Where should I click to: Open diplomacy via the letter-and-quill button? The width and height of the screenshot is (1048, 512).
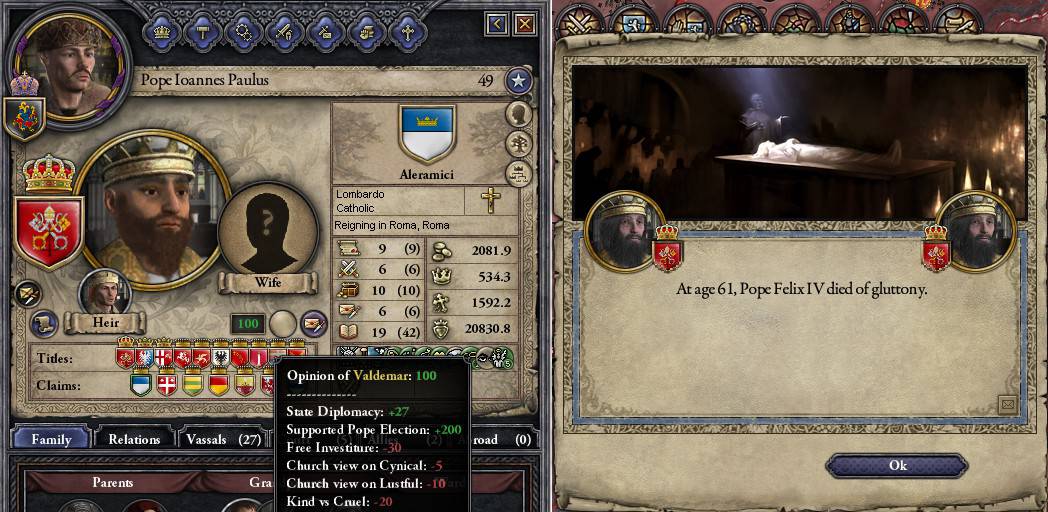click(314, 323)
